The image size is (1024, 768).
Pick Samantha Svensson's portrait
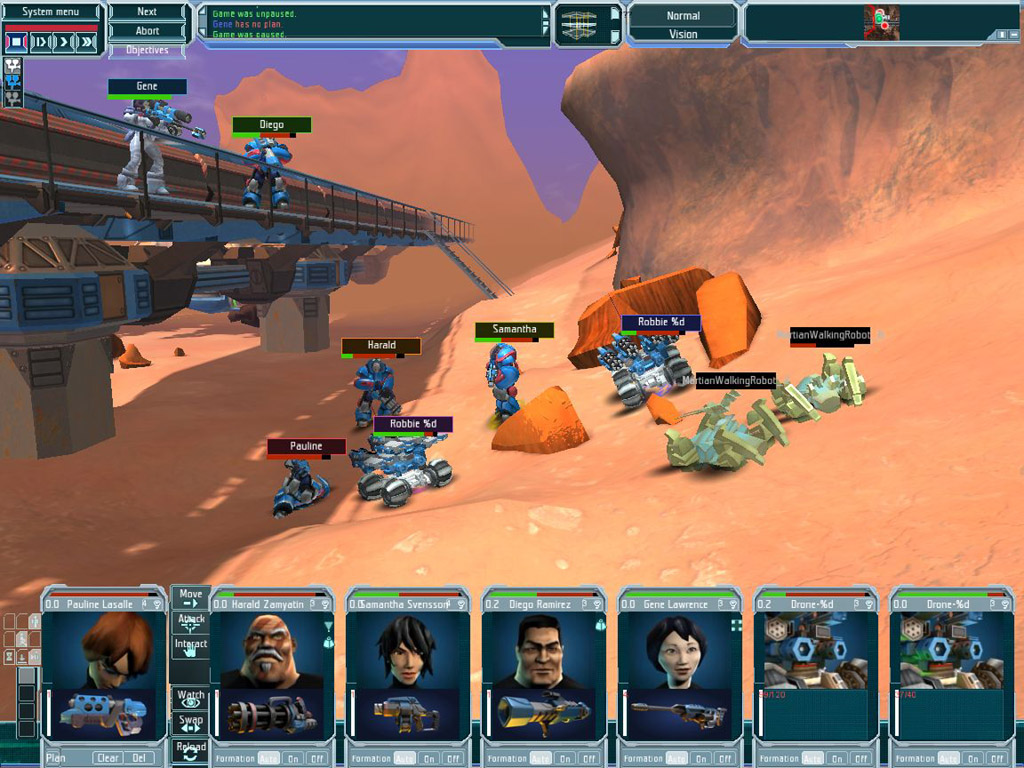pyautogui.click(x=407, y=650)
